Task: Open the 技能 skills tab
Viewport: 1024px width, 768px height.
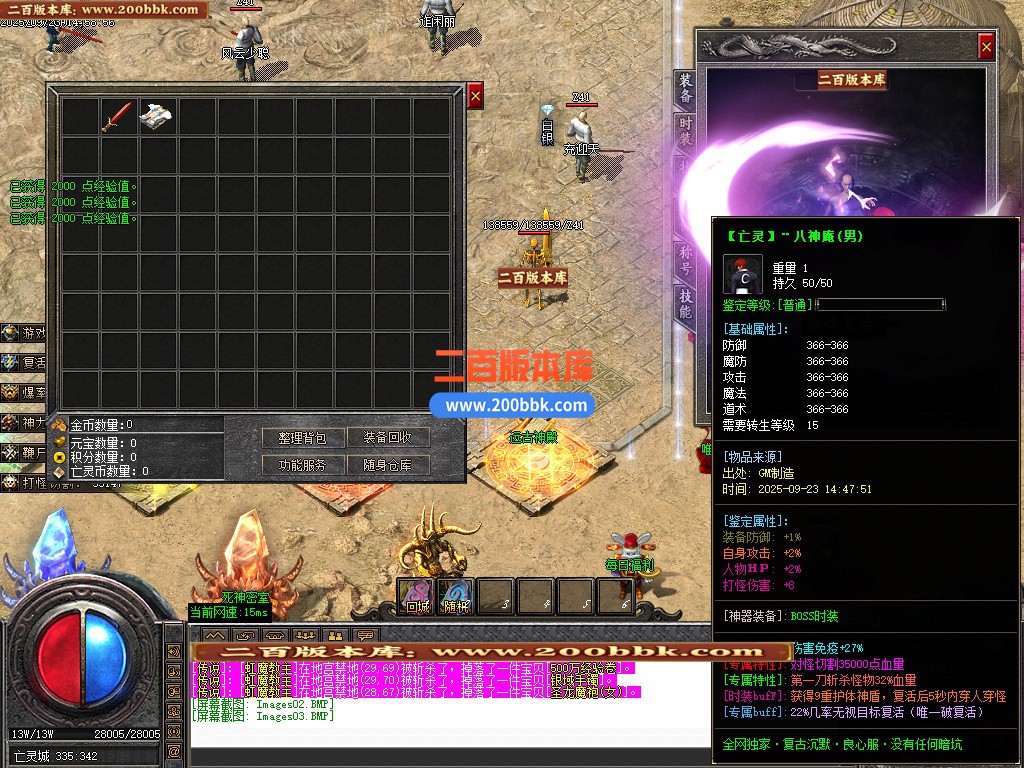Action: pyautogui.click(x=685, y=303)
